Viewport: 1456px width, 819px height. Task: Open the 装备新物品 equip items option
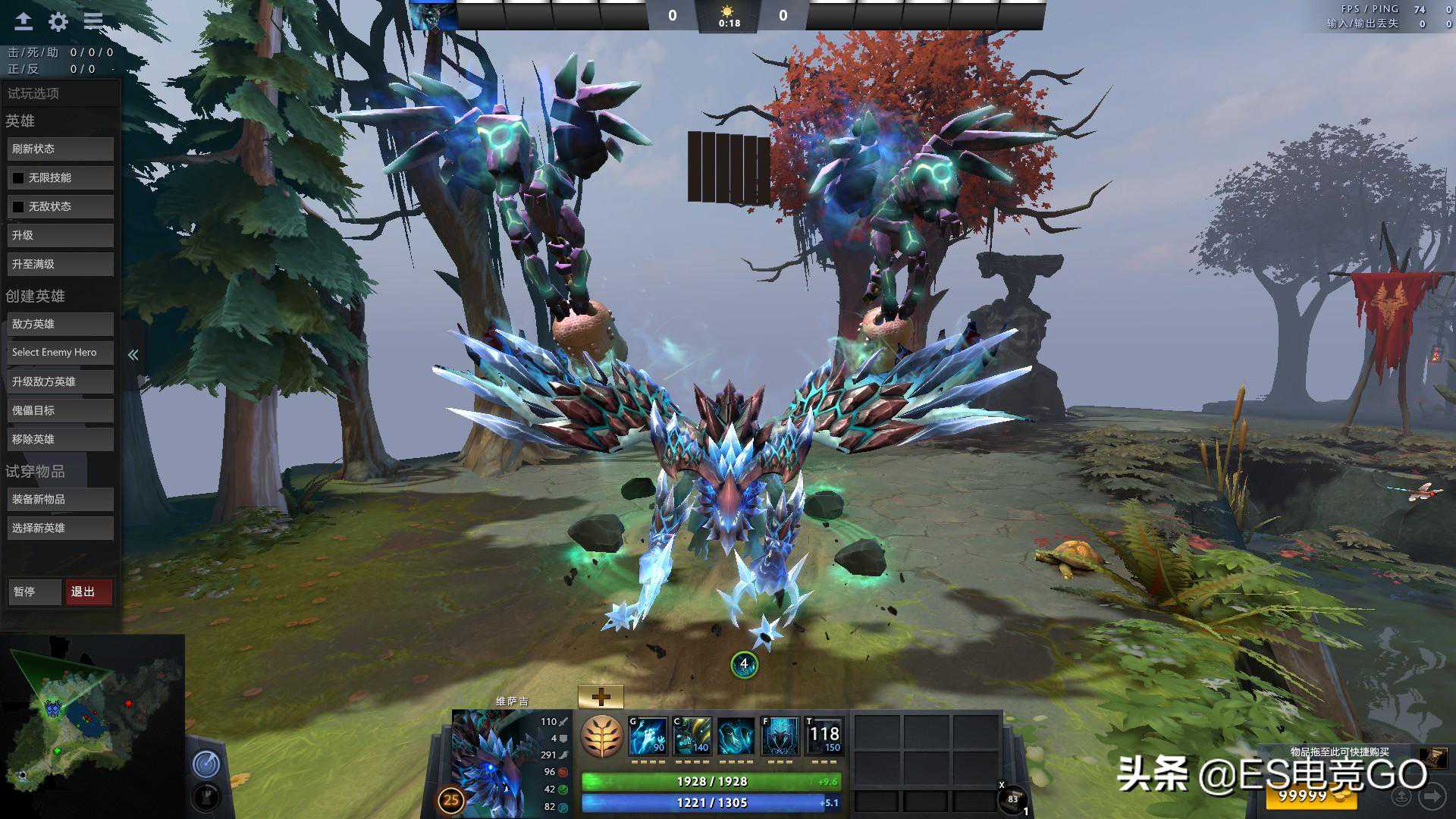61,499
